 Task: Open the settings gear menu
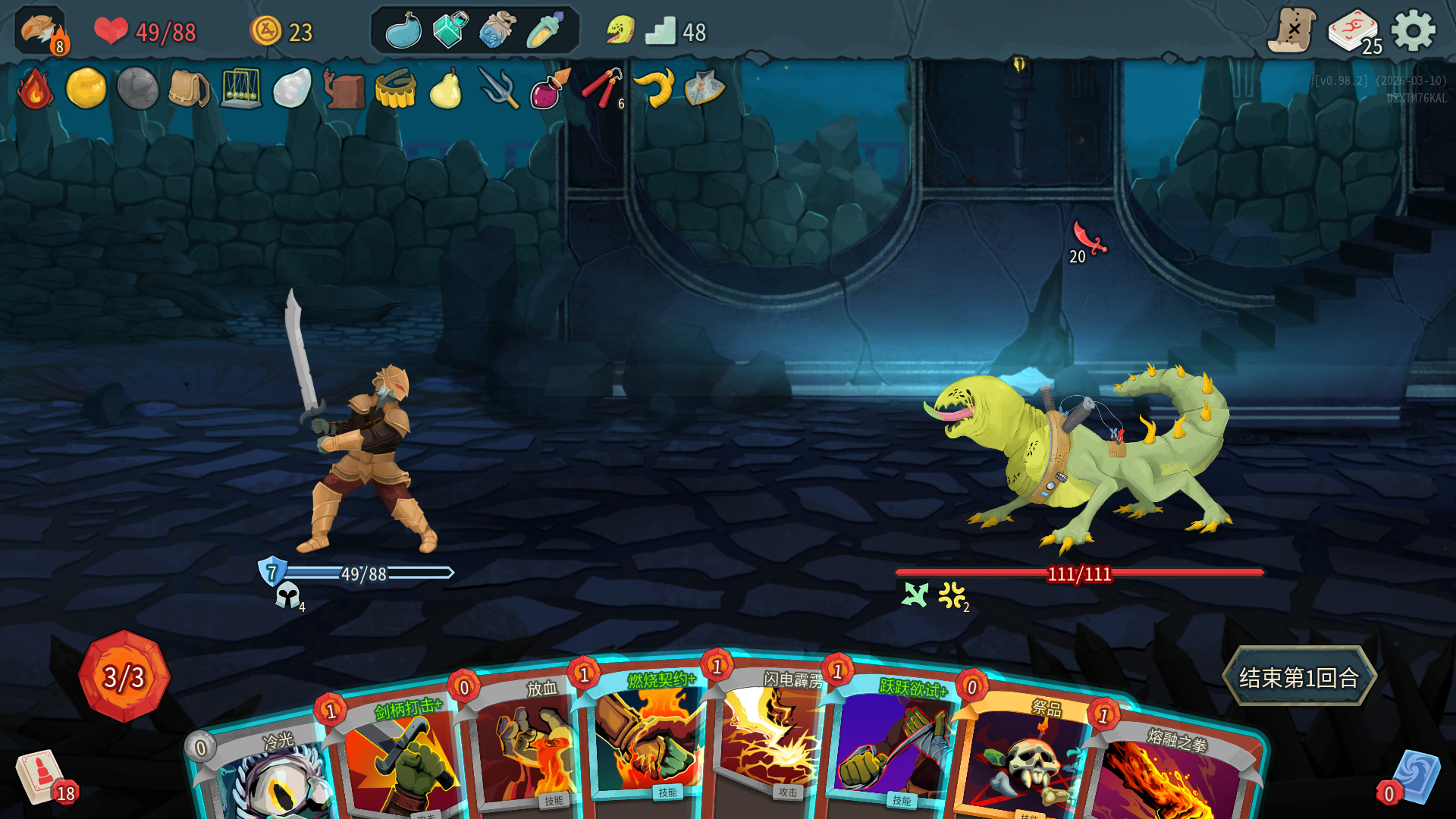pos(1413,32)
